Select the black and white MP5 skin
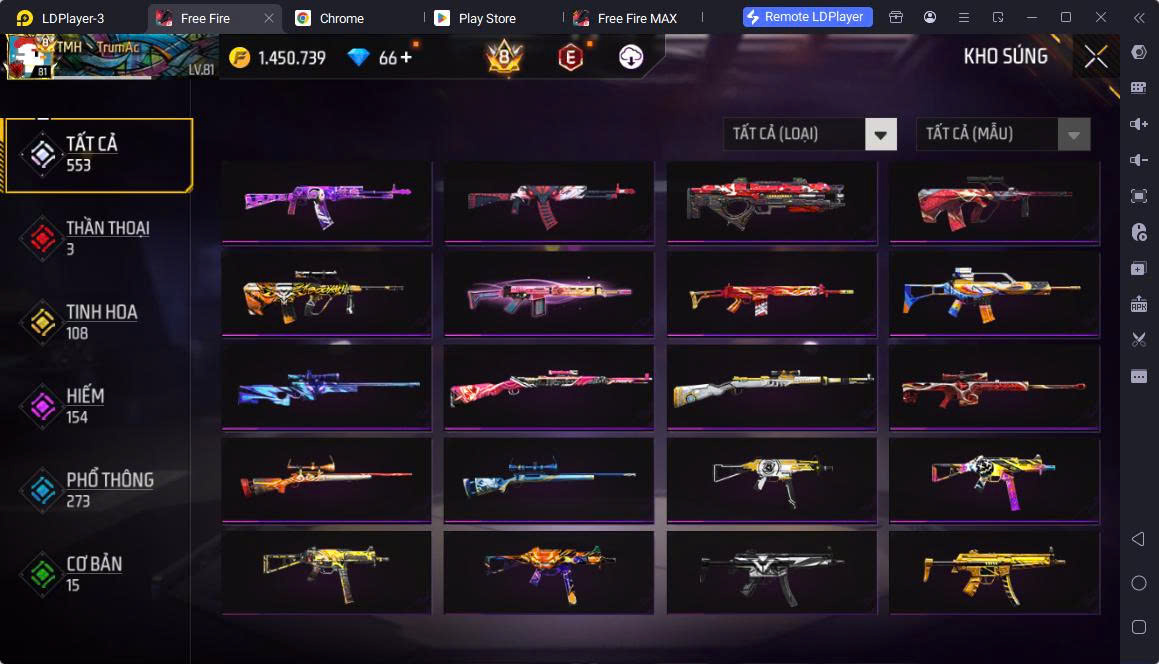 (771, 573)
